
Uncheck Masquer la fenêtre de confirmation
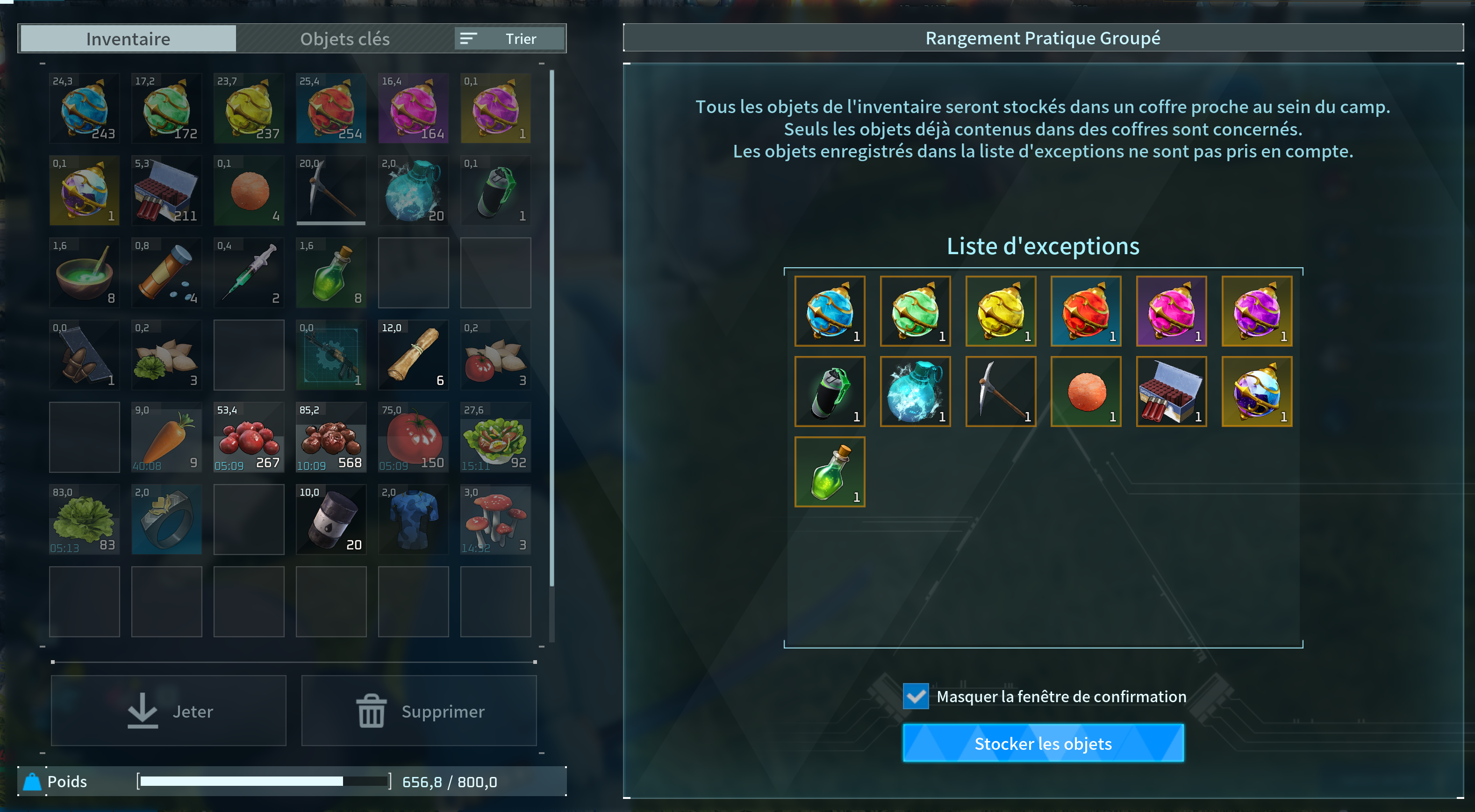coord(916,697)
